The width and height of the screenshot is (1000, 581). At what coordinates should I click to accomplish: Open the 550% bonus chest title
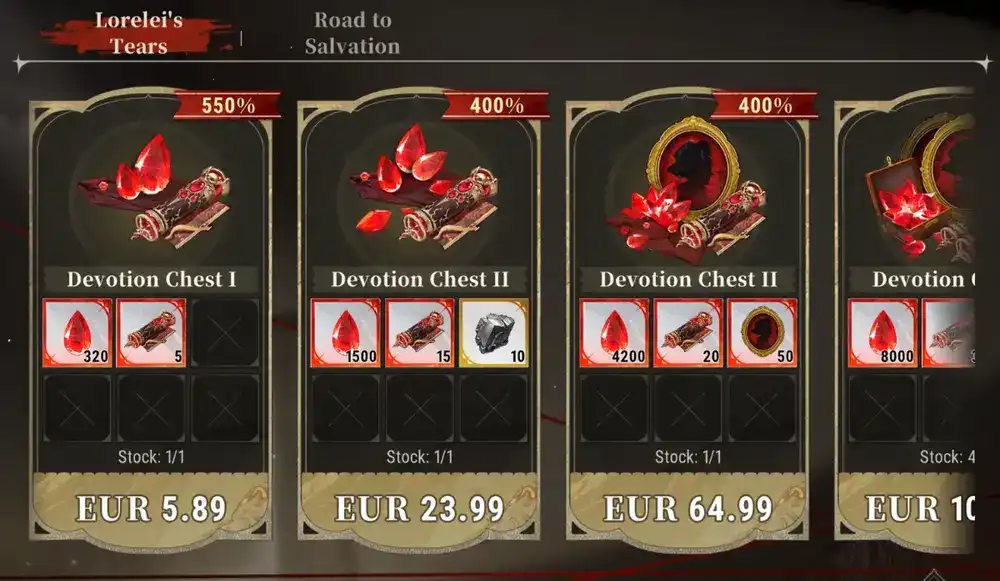click(152, 279)
